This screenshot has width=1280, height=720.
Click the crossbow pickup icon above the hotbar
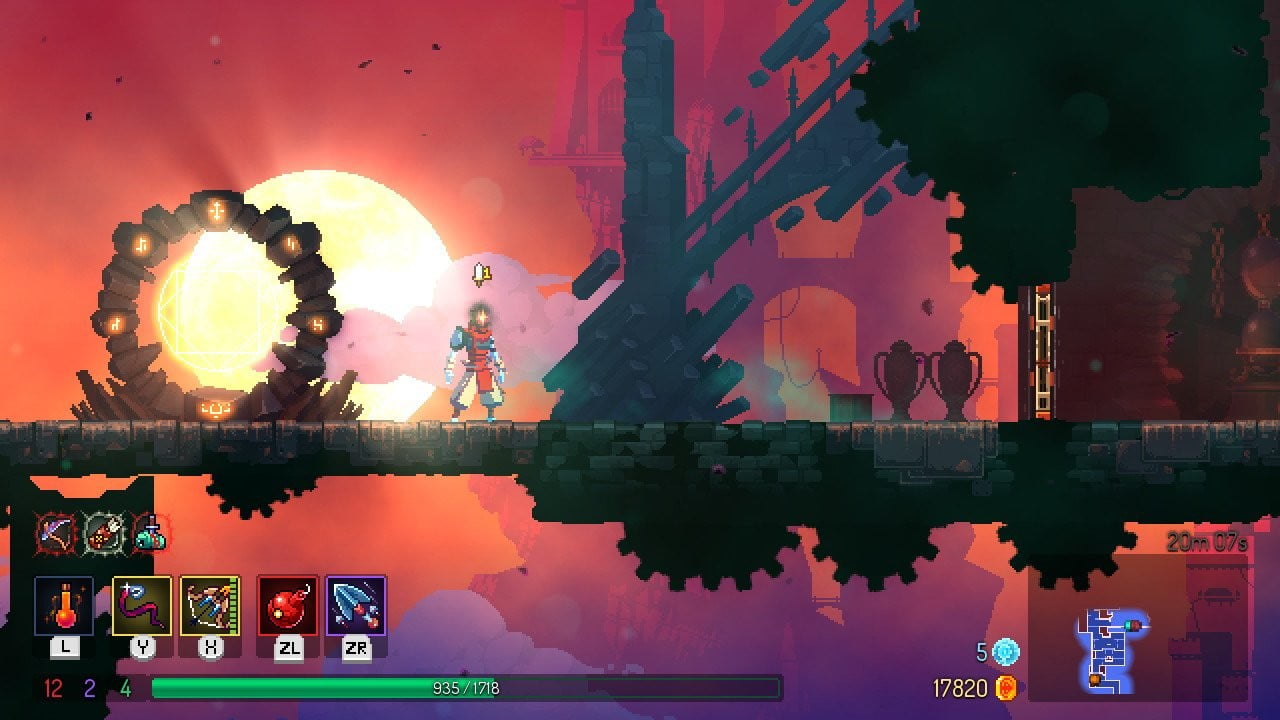coord(53,533)
